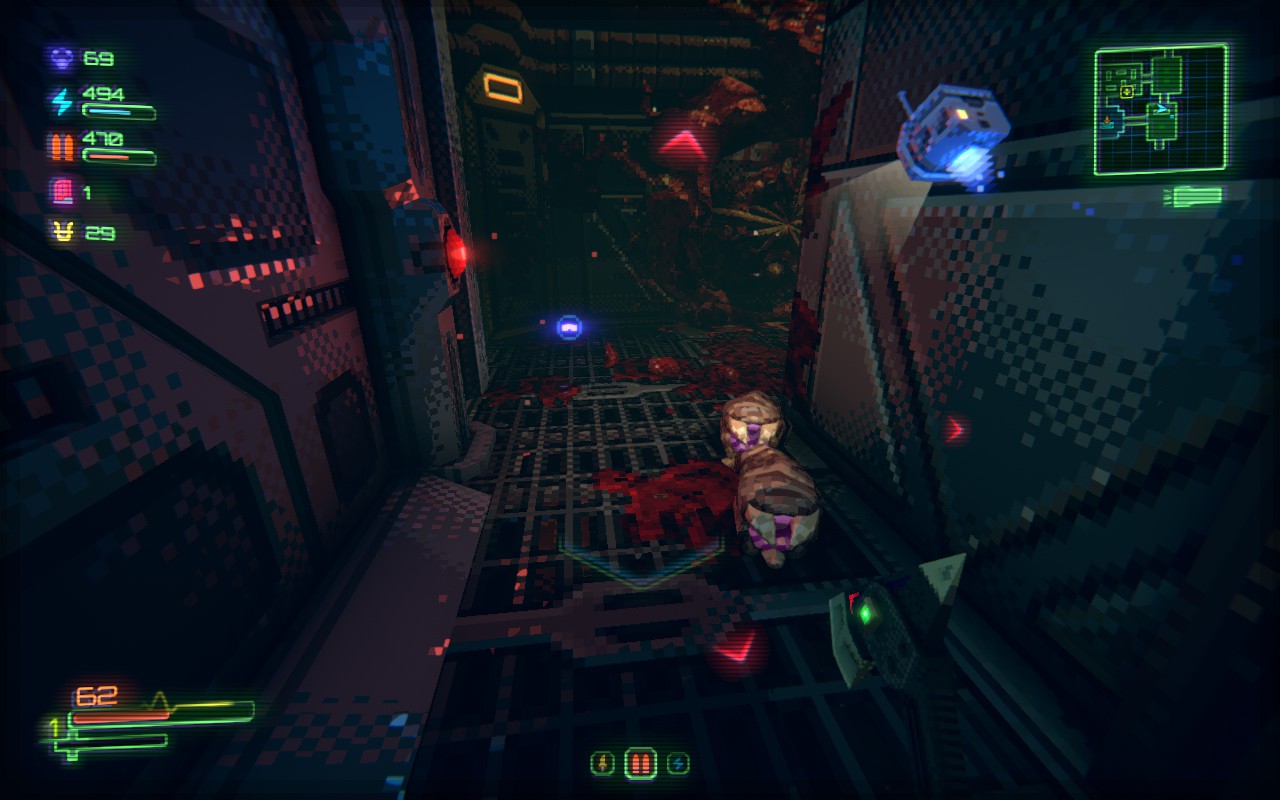Choose the yellow sword icon slot
1280x800 pixels.
pos(603,764)
